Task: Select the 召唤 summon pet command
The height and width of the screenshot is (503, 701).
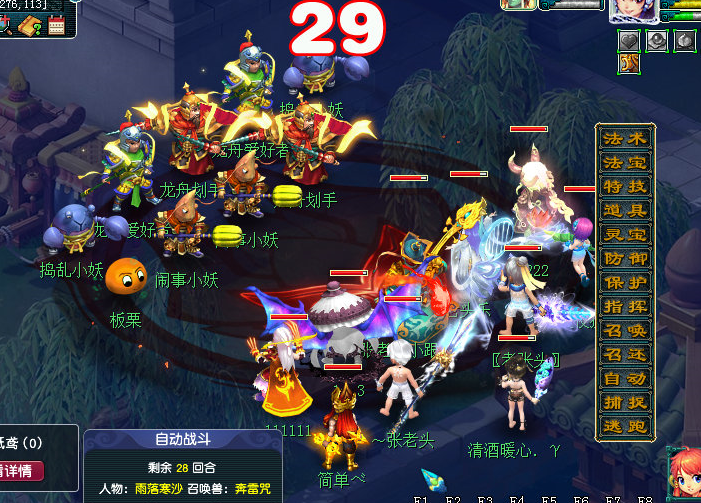Action: click(x=623, y=331)
